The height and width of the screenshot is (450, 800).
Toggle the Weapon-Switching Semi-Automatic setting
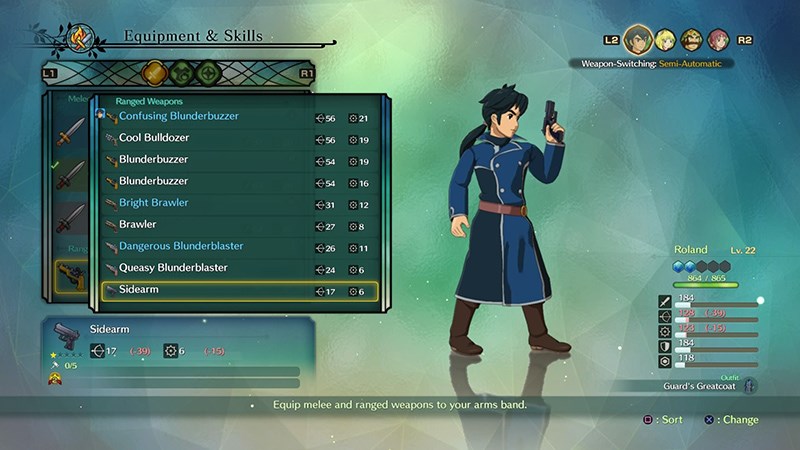[x=650, y=63]
